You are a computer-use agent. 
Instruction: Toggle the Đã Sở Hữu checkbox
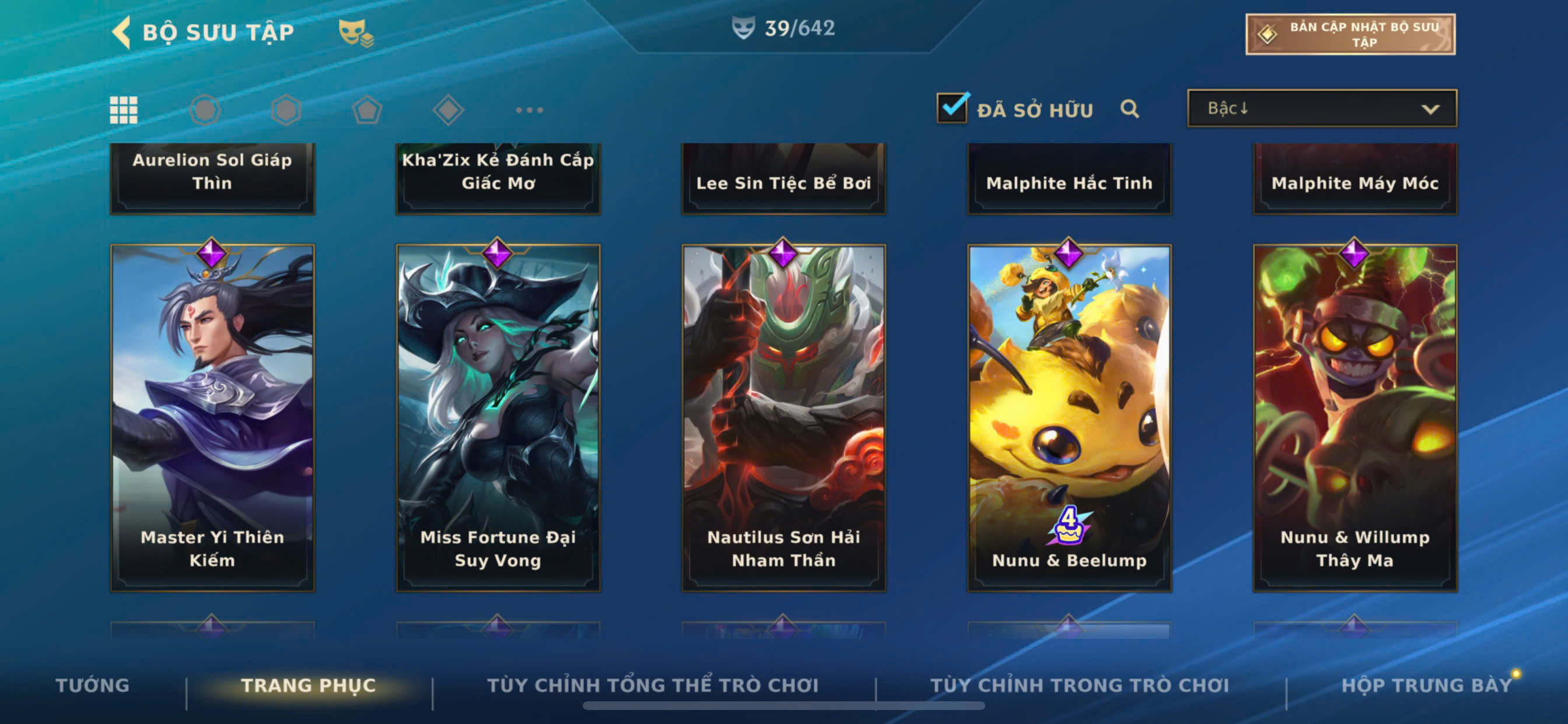click(951, 108)
